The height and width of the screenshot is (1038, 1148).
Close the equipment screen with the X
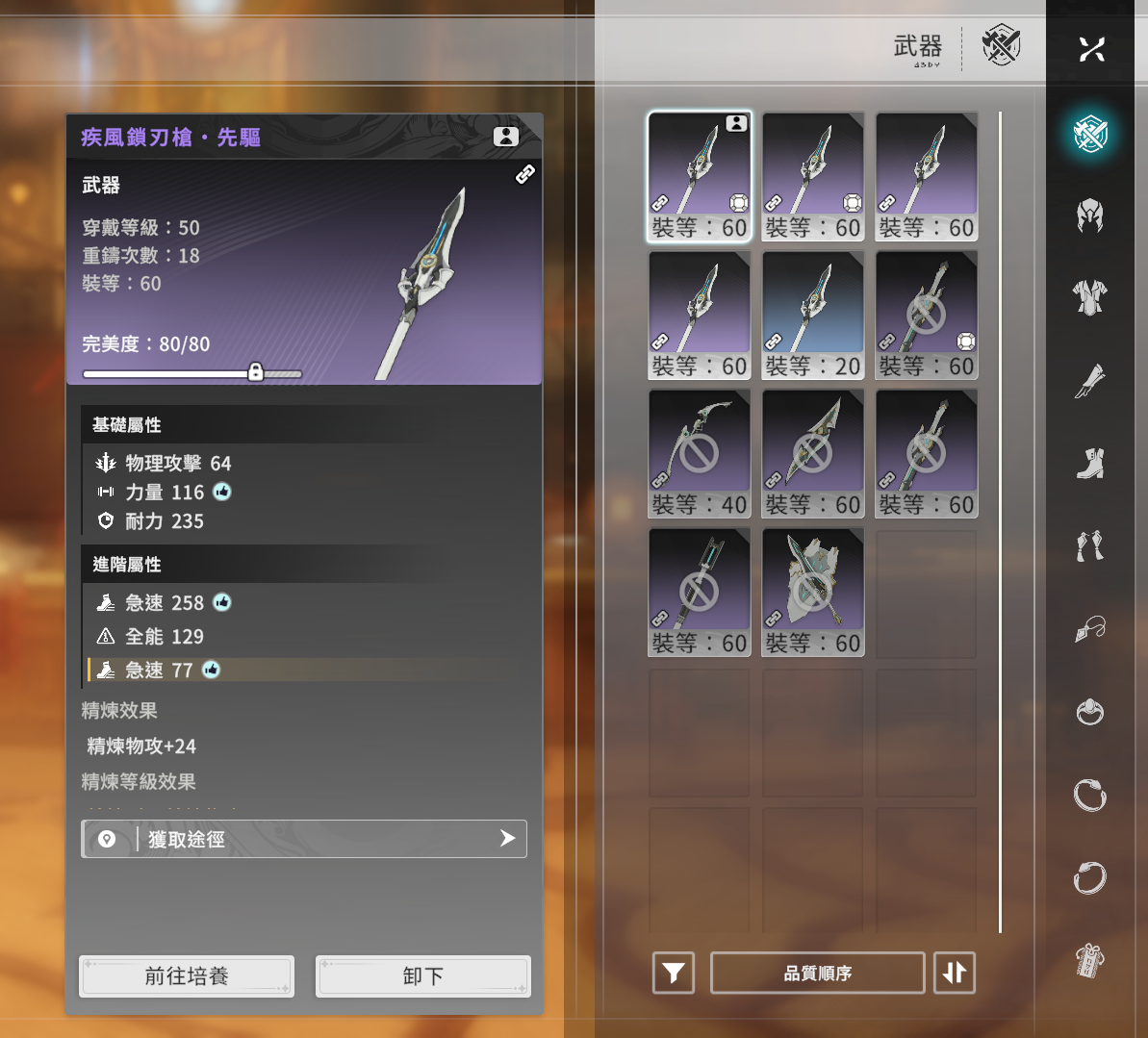[x=1091, y=49]
